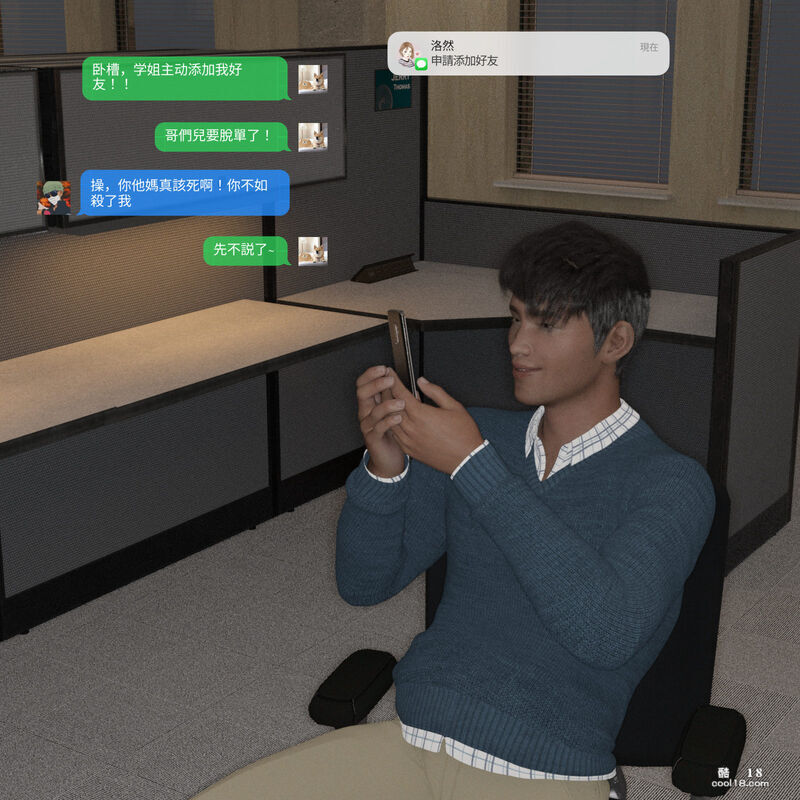Select the green message 先不説了~
The width and height of the screenshot is (800, 800).
point(245,250)
